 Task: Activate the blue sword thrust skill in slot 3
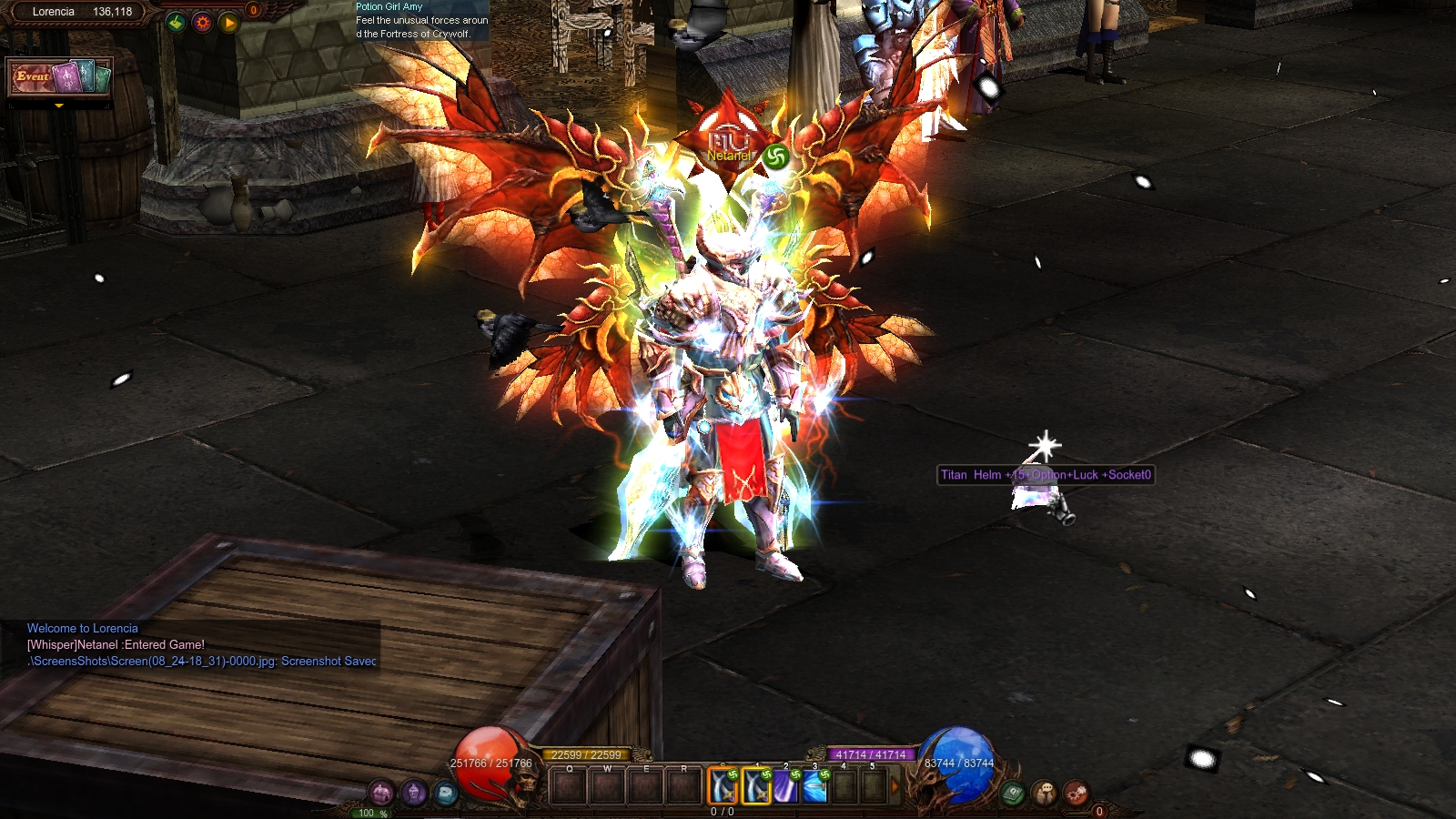[x=814, y=786]
